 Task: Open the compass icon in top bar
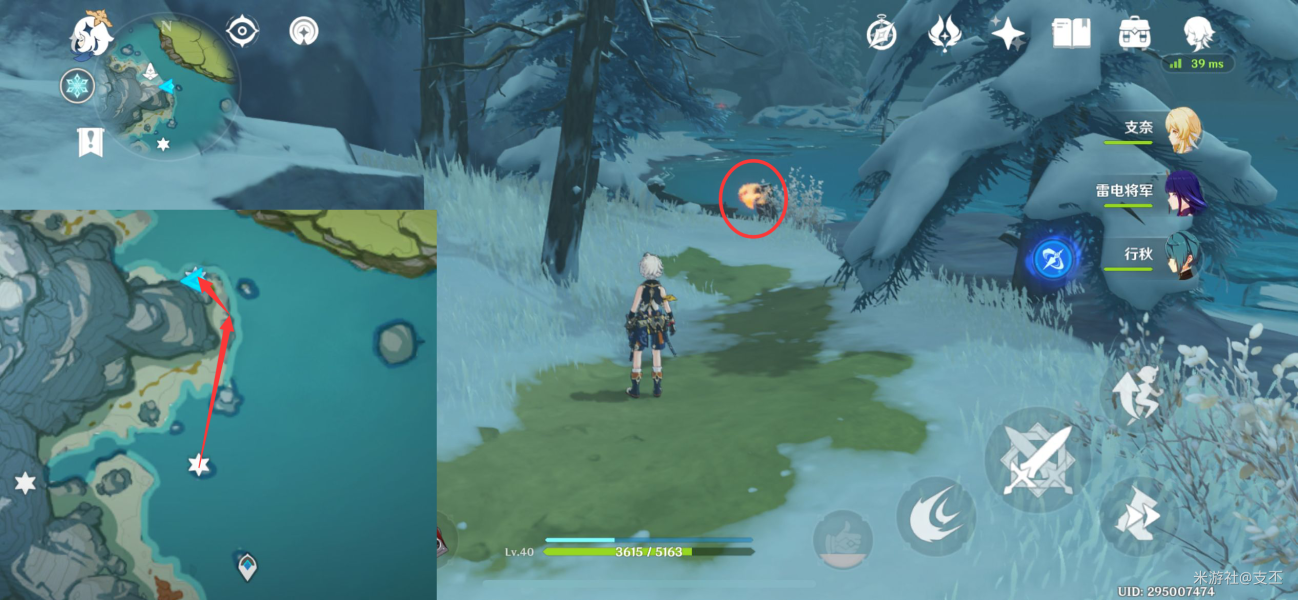pos(881,35)
